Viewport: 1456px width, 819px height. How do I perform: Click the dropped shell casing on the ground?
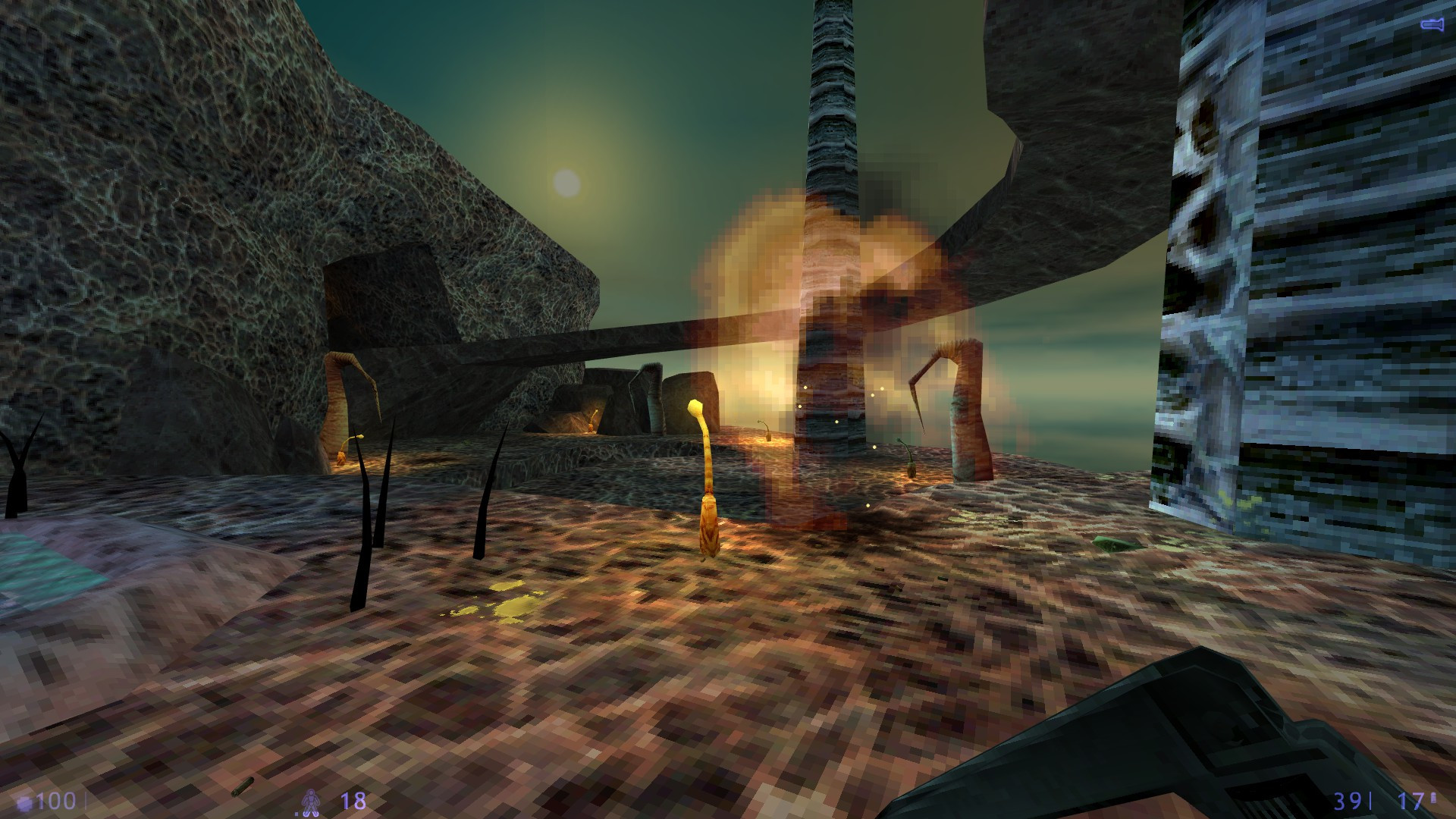click(x=243, y=786)
